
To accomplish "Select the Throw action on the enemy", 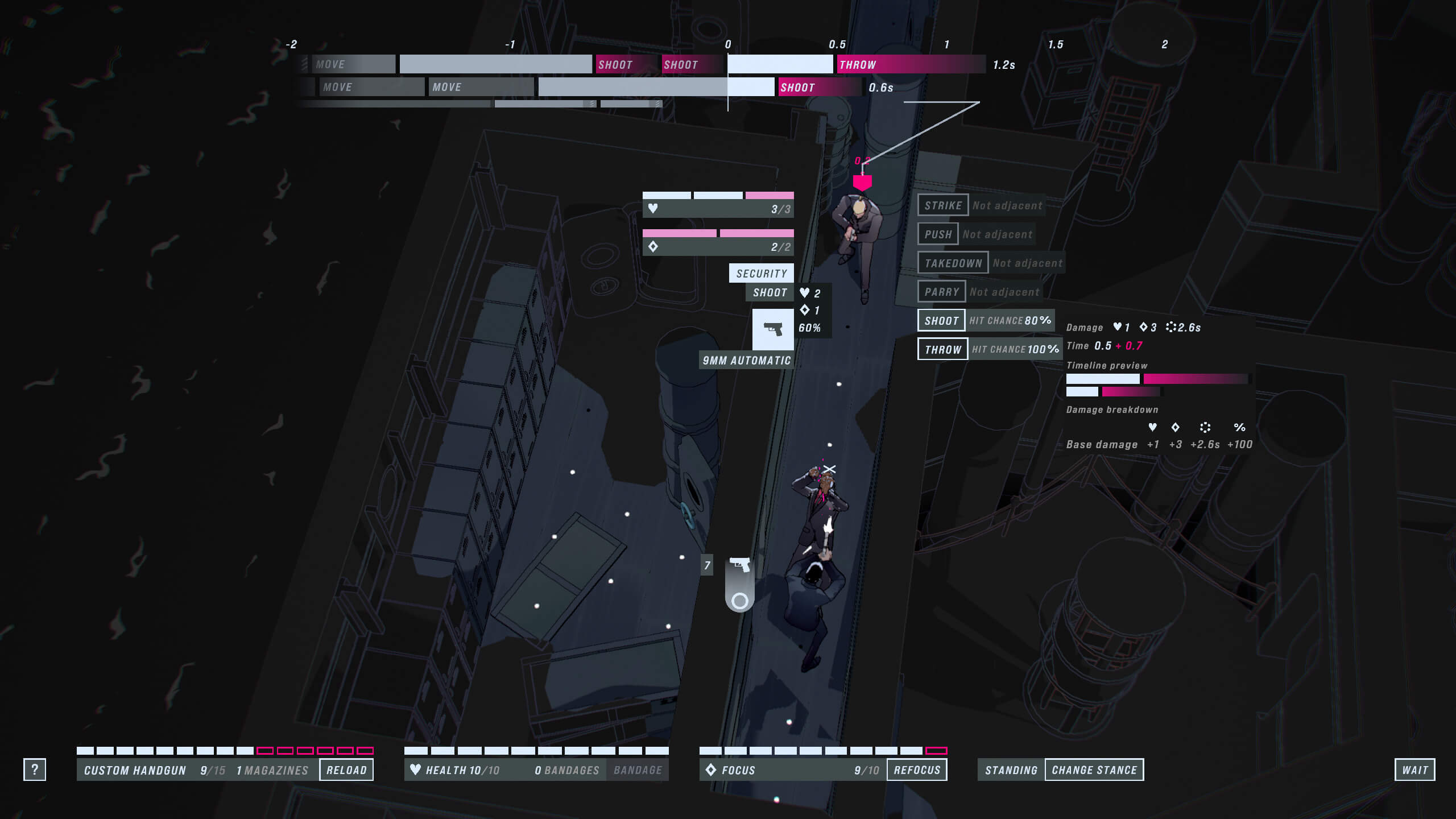I will [942, 349].
